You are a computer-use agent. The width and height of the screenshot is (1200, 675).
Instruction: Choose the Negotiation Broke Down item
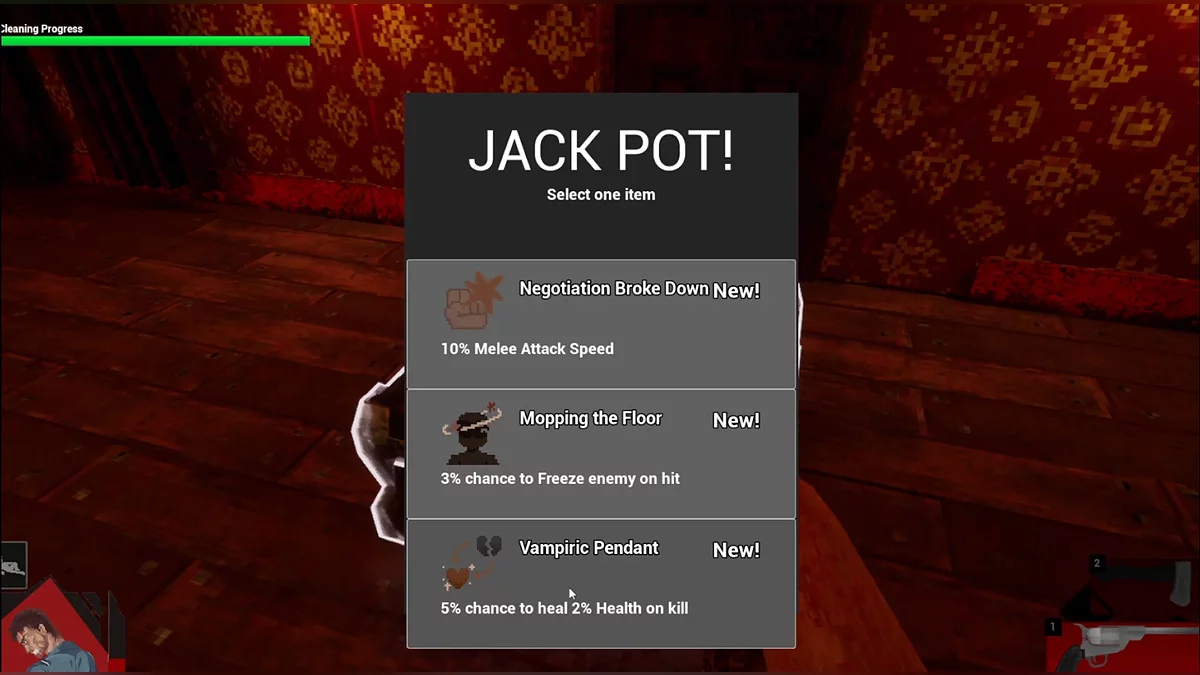[601, 324]
